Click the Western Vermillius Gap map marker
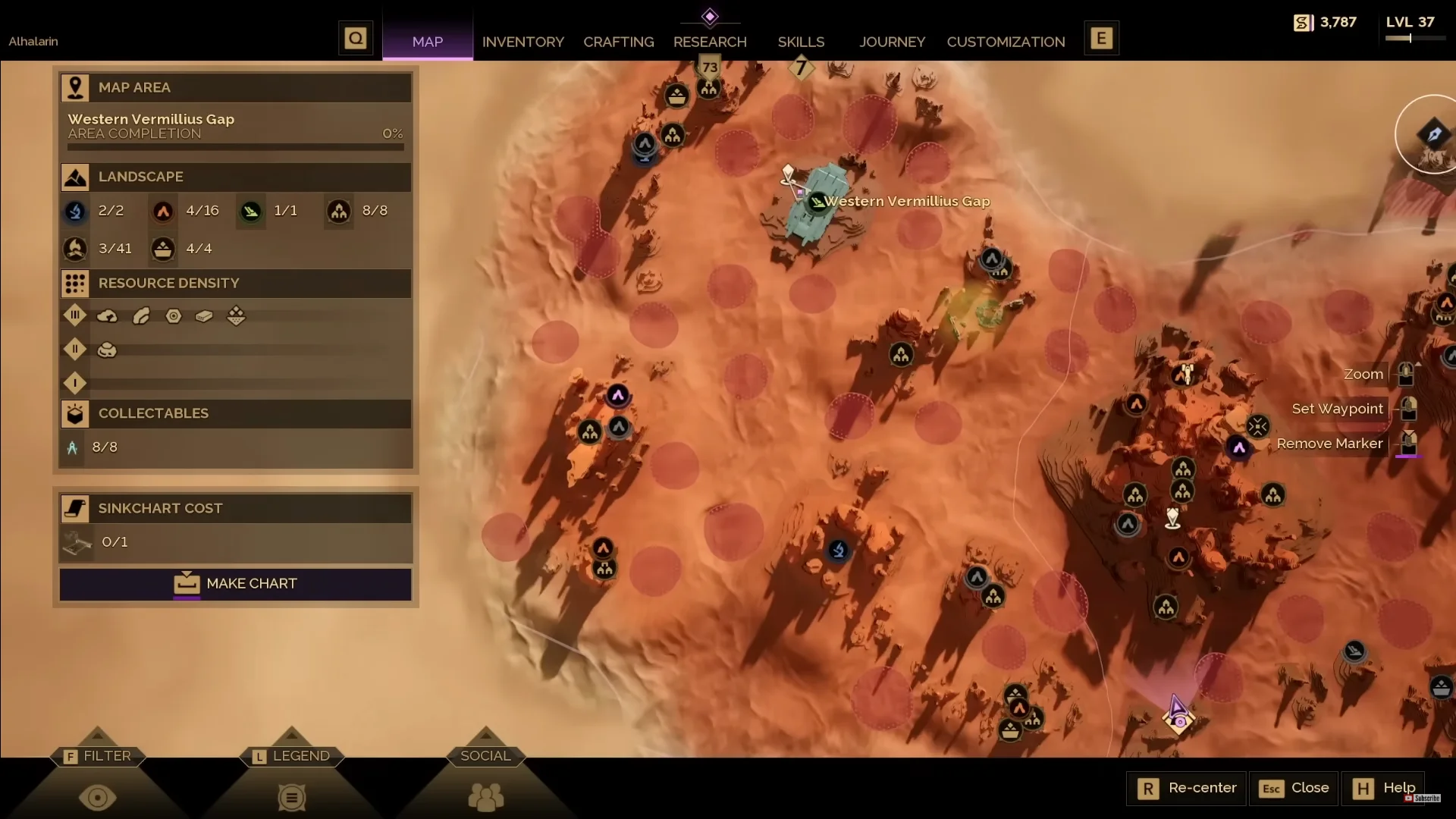 [x=815, y=201]
